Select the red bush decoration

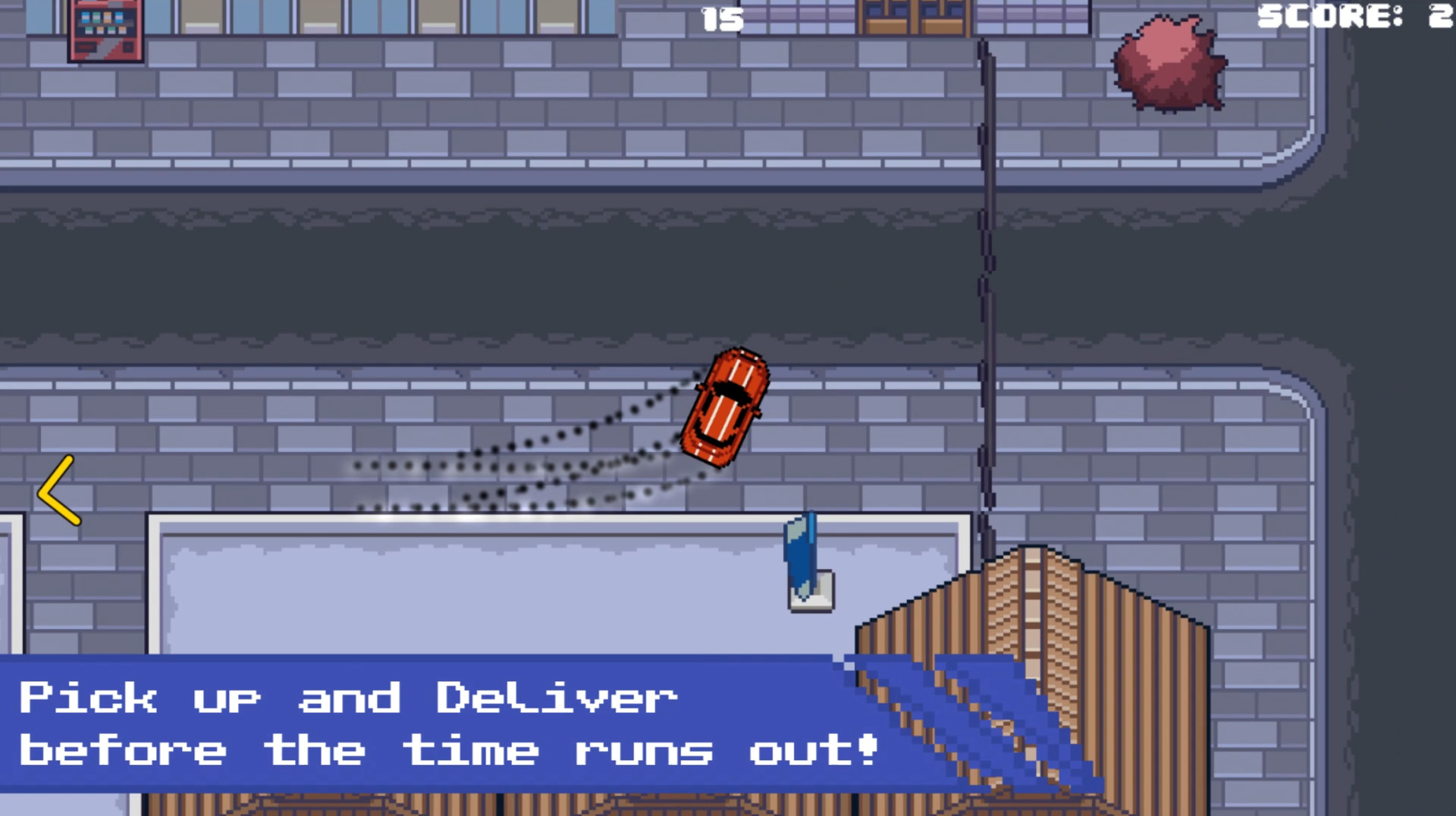pos(1168,64)
